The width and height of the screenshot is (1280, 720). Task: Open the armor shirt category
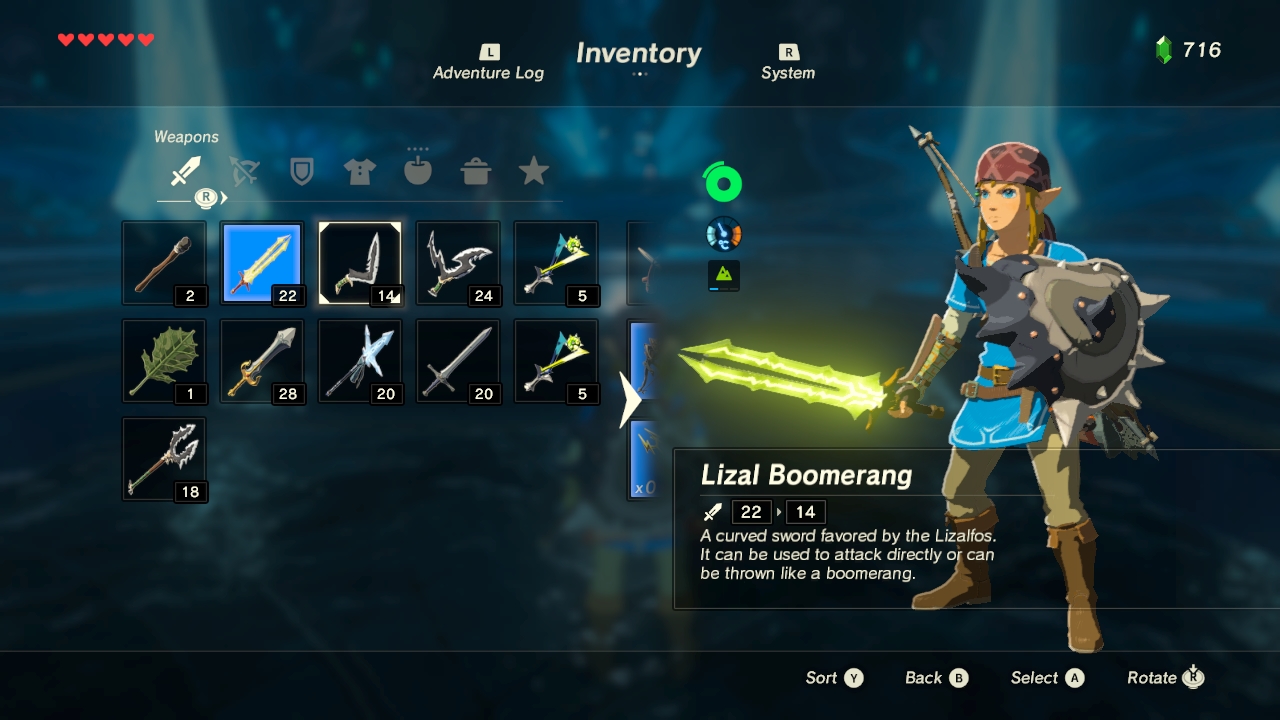click(x=359, y=172)
